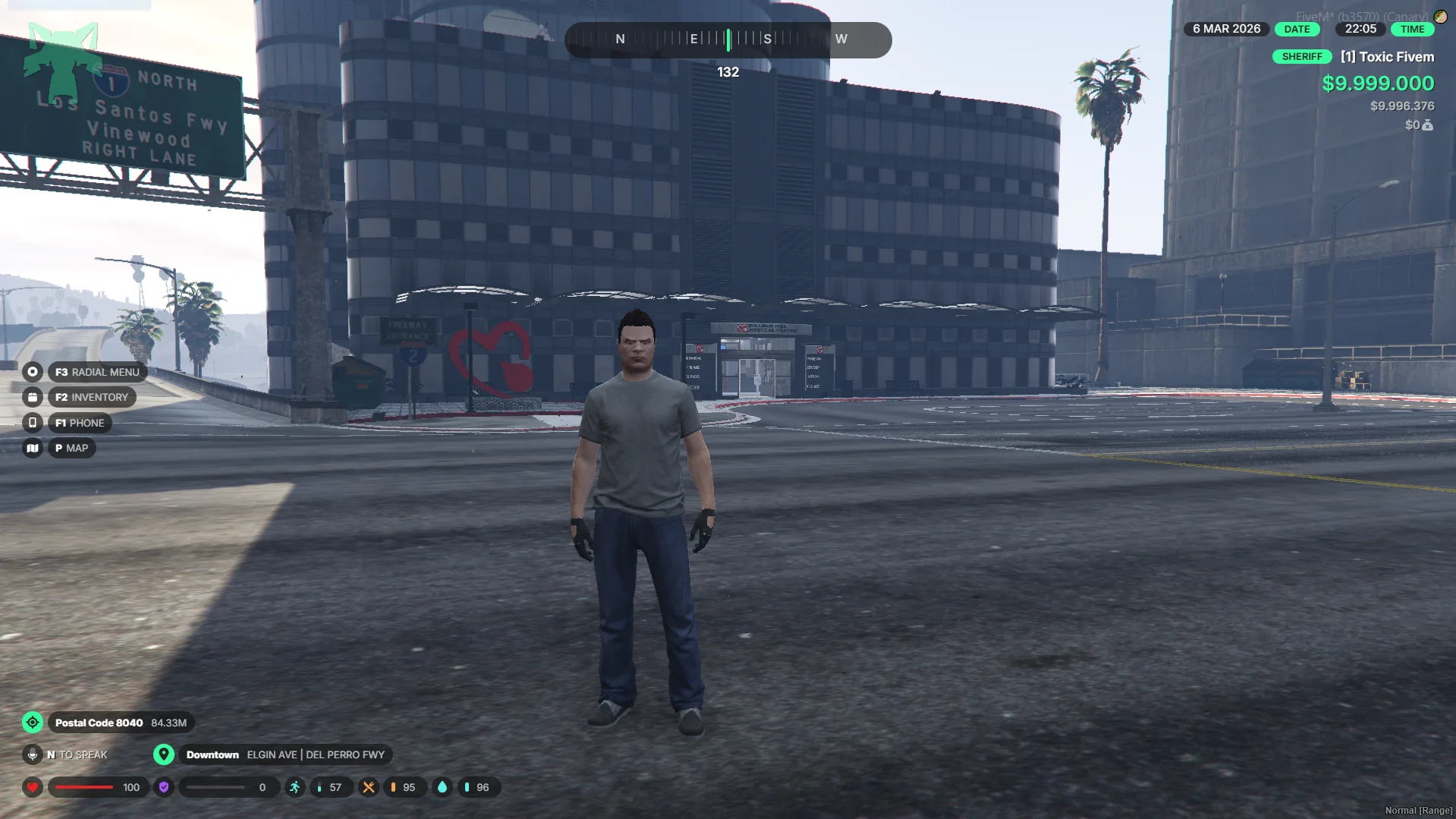Click the green server logo
This screenshot has width=1456, height=819.
[x=62, y=59]
